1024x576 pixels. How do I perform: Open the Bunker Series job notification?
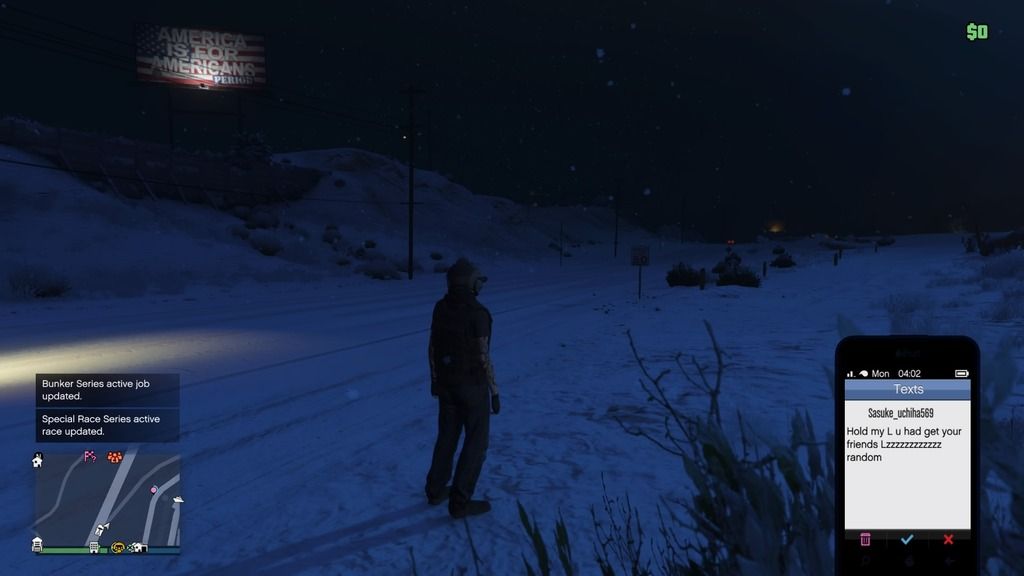pyautogui.click(x=108, y=390)
